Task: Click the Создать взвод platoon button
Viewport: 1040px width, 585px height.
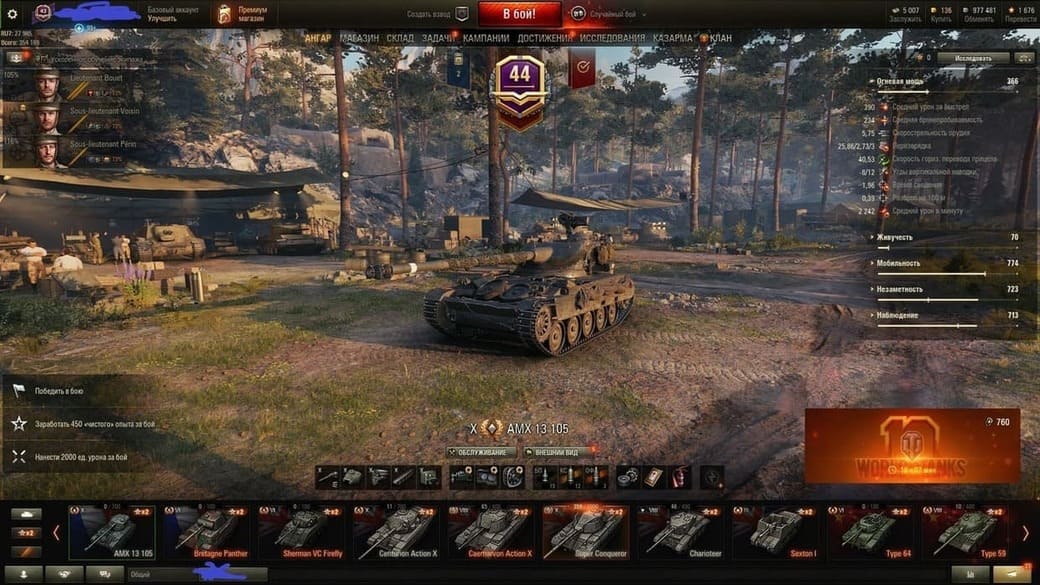Action: [x=438, y=14]
